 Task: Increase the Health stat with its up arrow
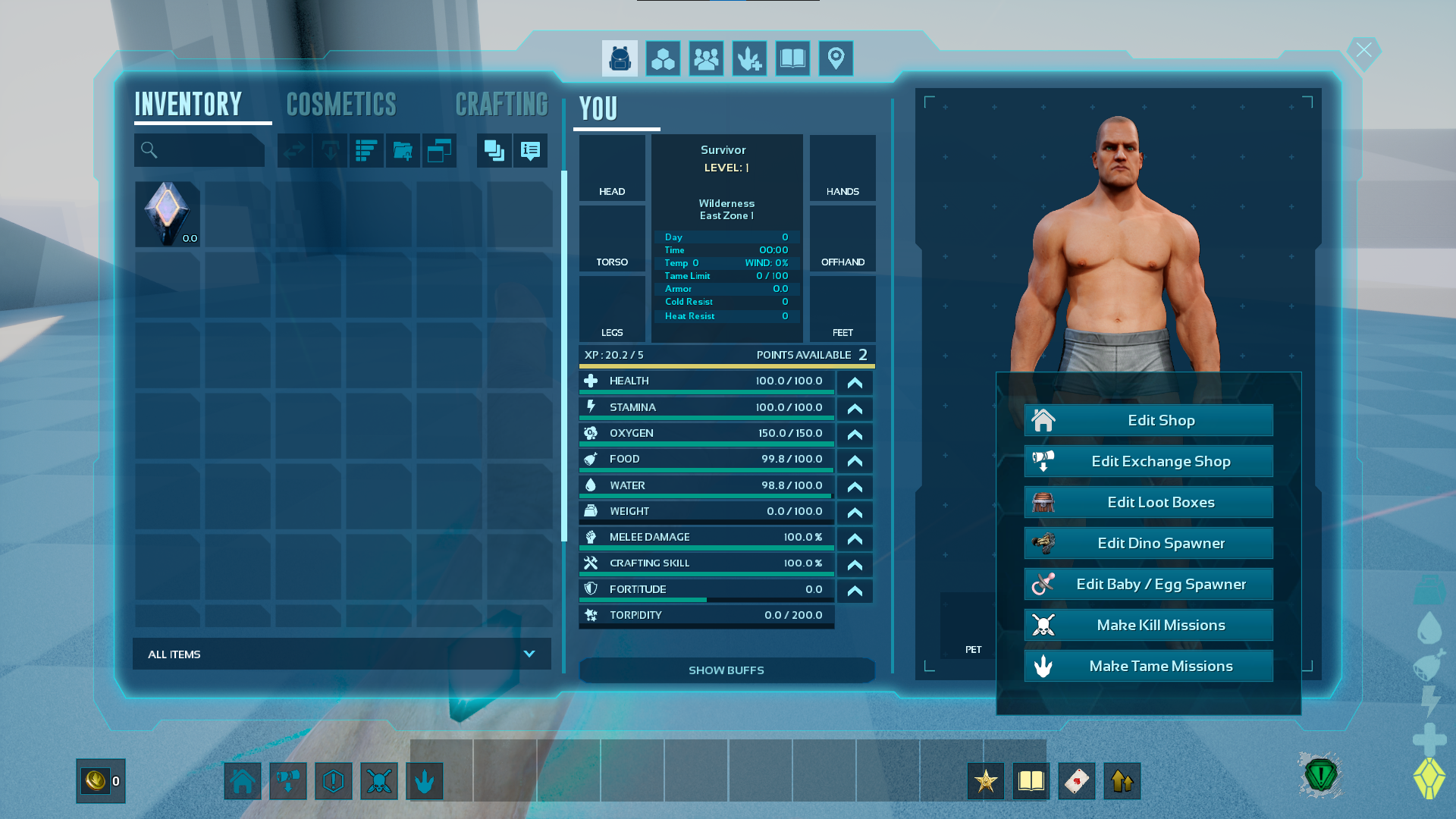854,383
